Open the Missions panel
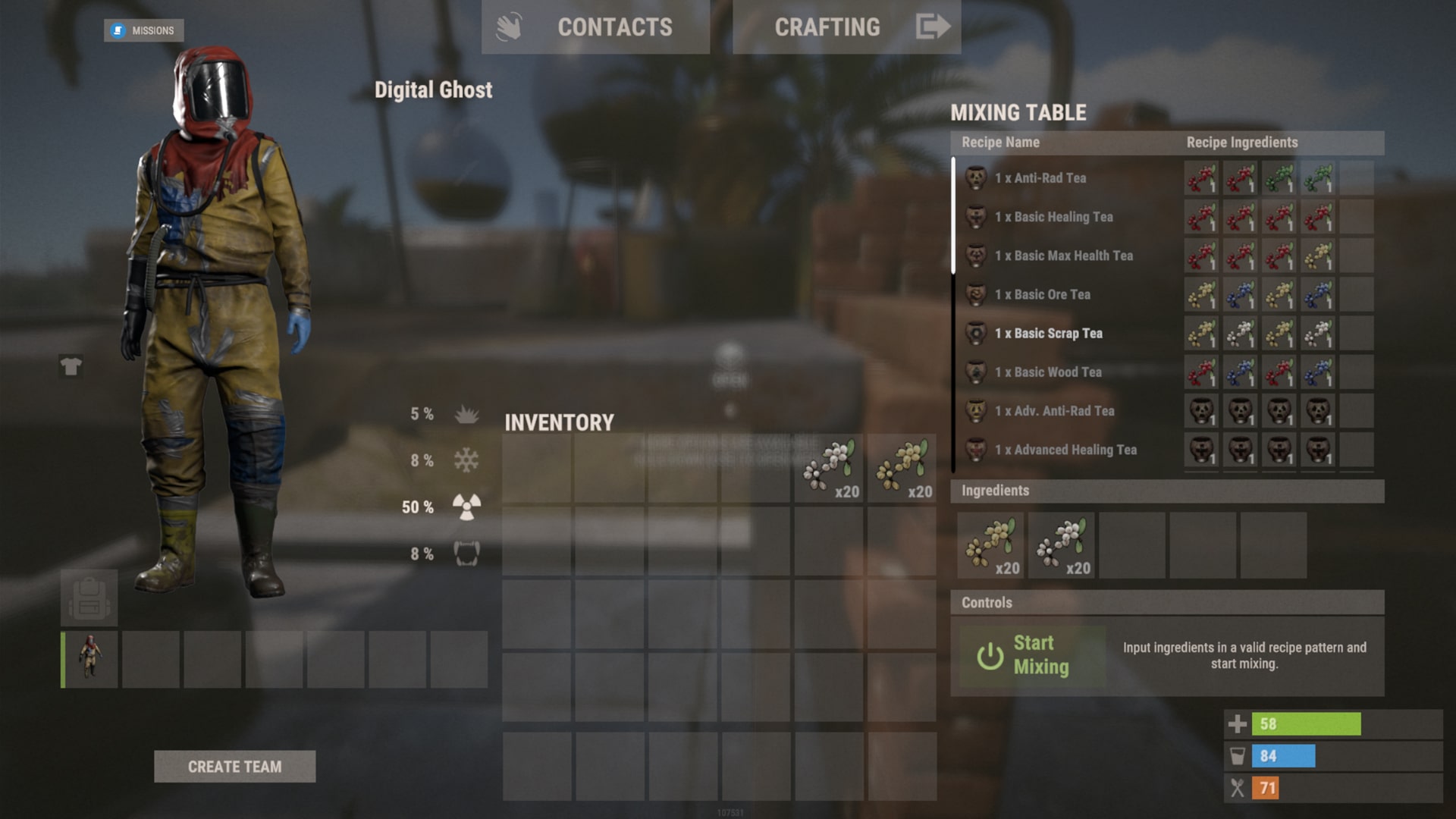The image size is (1456, 819). click(144, 30)
